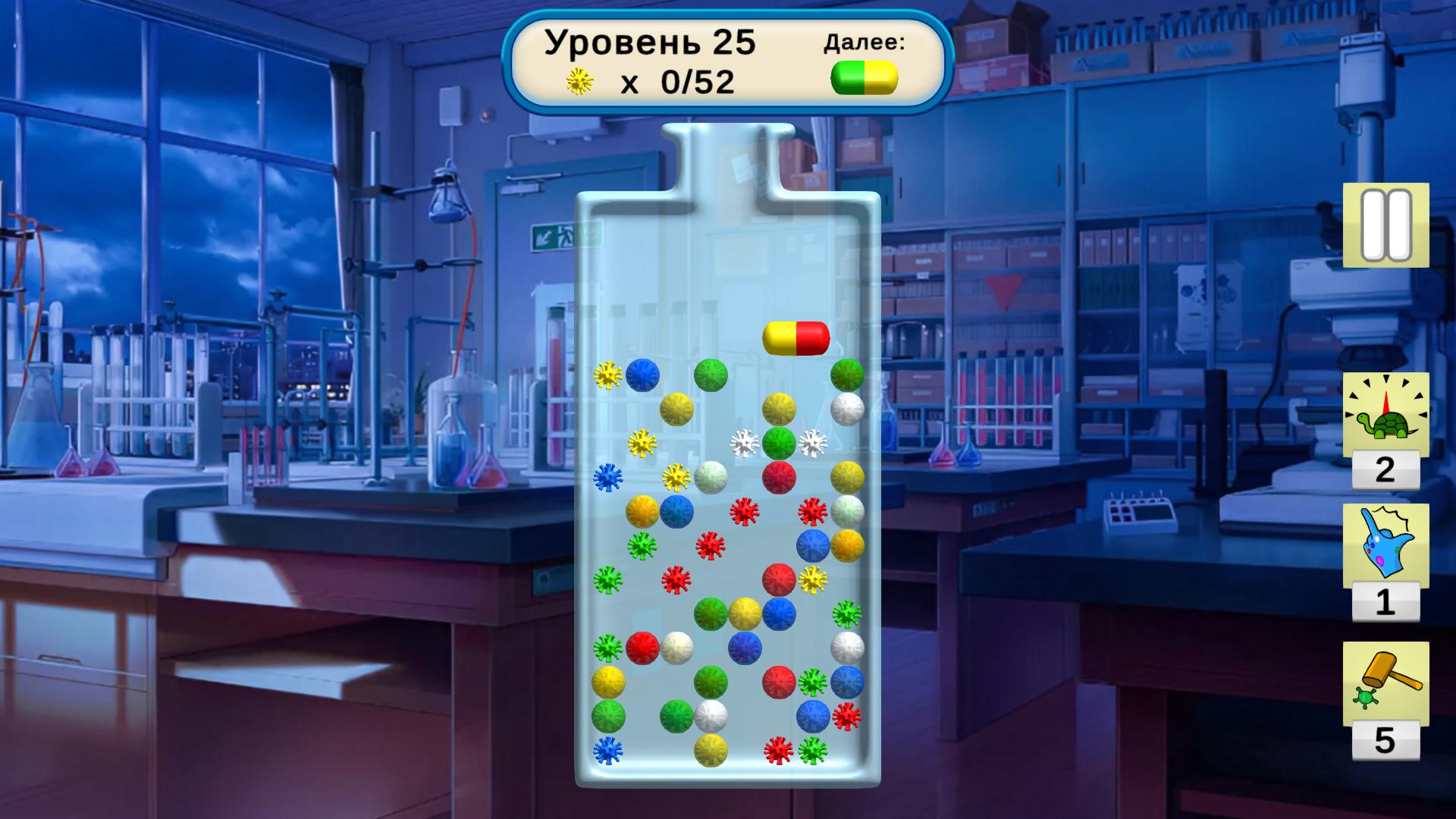Click the 0/52 virus counter text
Screen dimensions: 1456x819
pos(697,81)
